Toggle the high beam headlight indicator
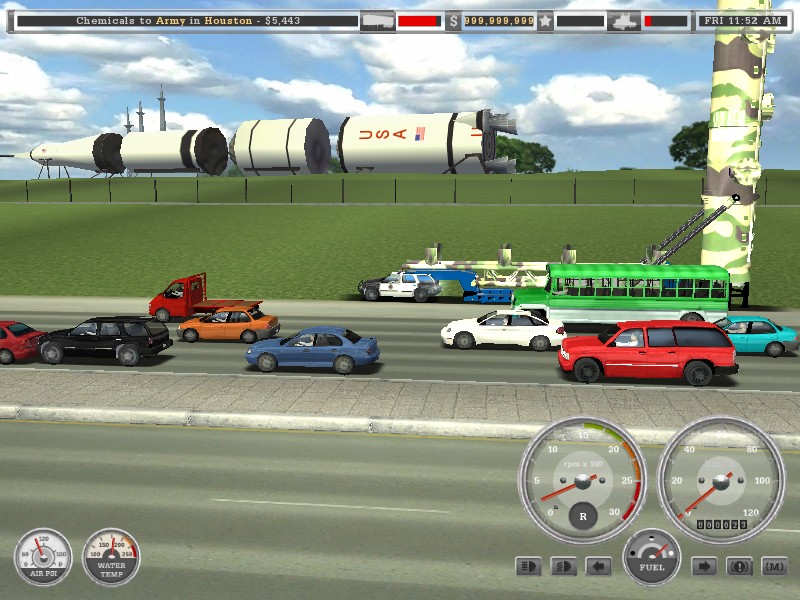The image size is (800, 600). pos(528,567)
